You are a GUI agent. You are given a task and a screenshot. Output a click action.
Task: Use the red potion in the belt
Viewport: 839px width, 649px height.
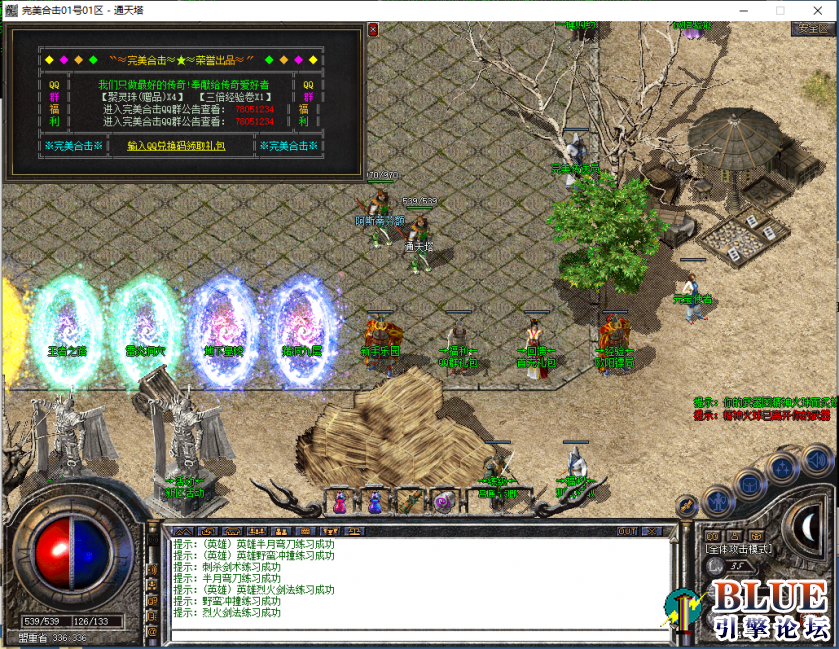click(340, 502)
